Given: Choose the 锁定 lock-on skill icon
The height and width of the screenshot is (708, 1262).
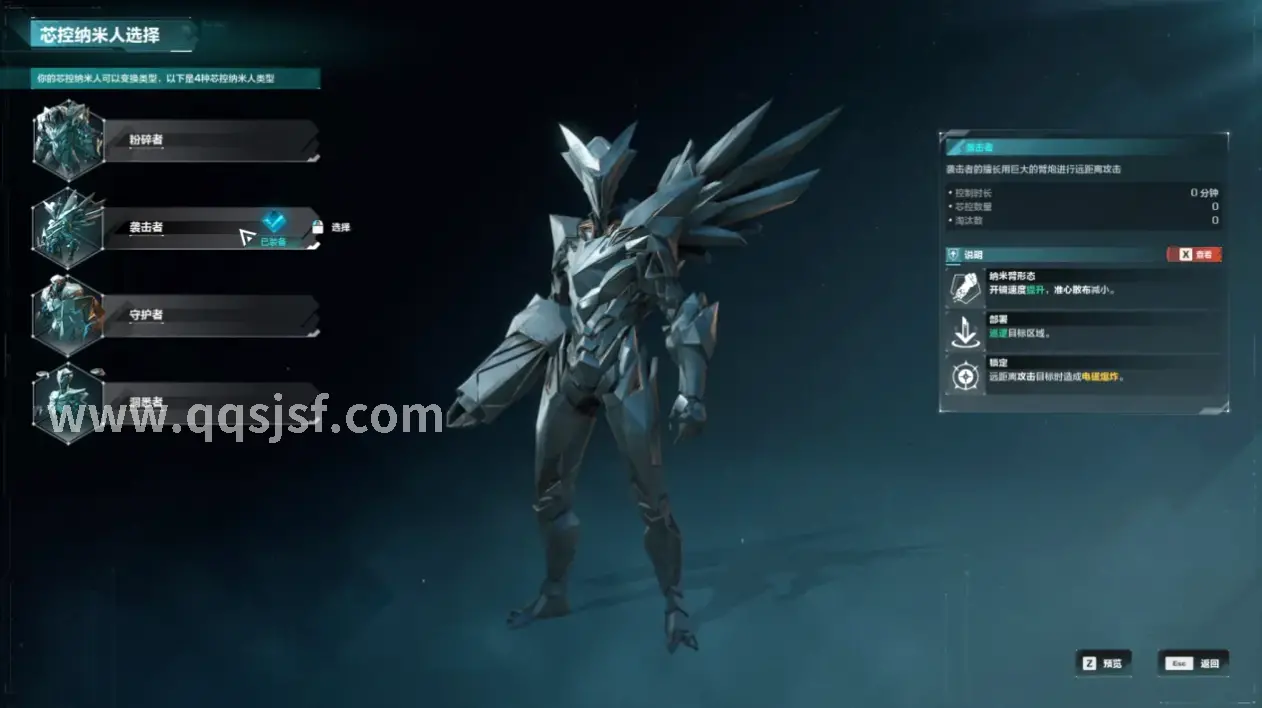Looking at the screenshot, I should (x=965, y=376).
